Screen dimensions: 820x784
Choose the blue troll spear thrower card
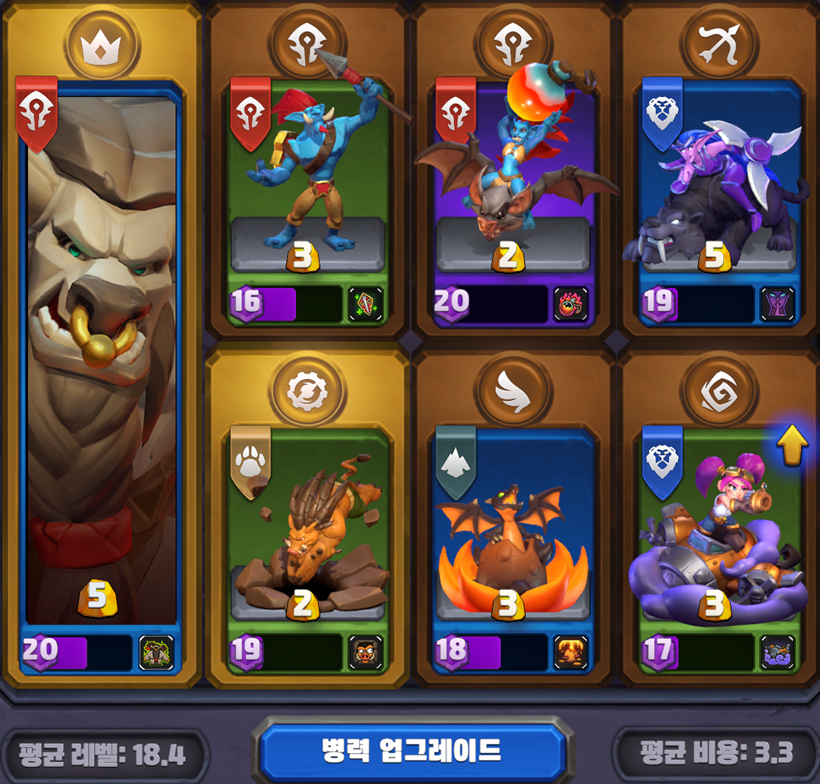point(308,180)
